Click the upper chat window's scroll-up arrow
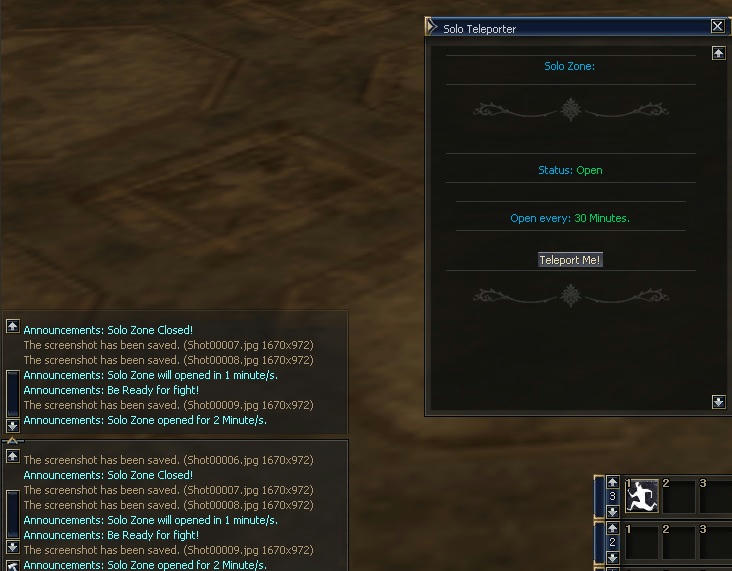 tap(12, 326)
